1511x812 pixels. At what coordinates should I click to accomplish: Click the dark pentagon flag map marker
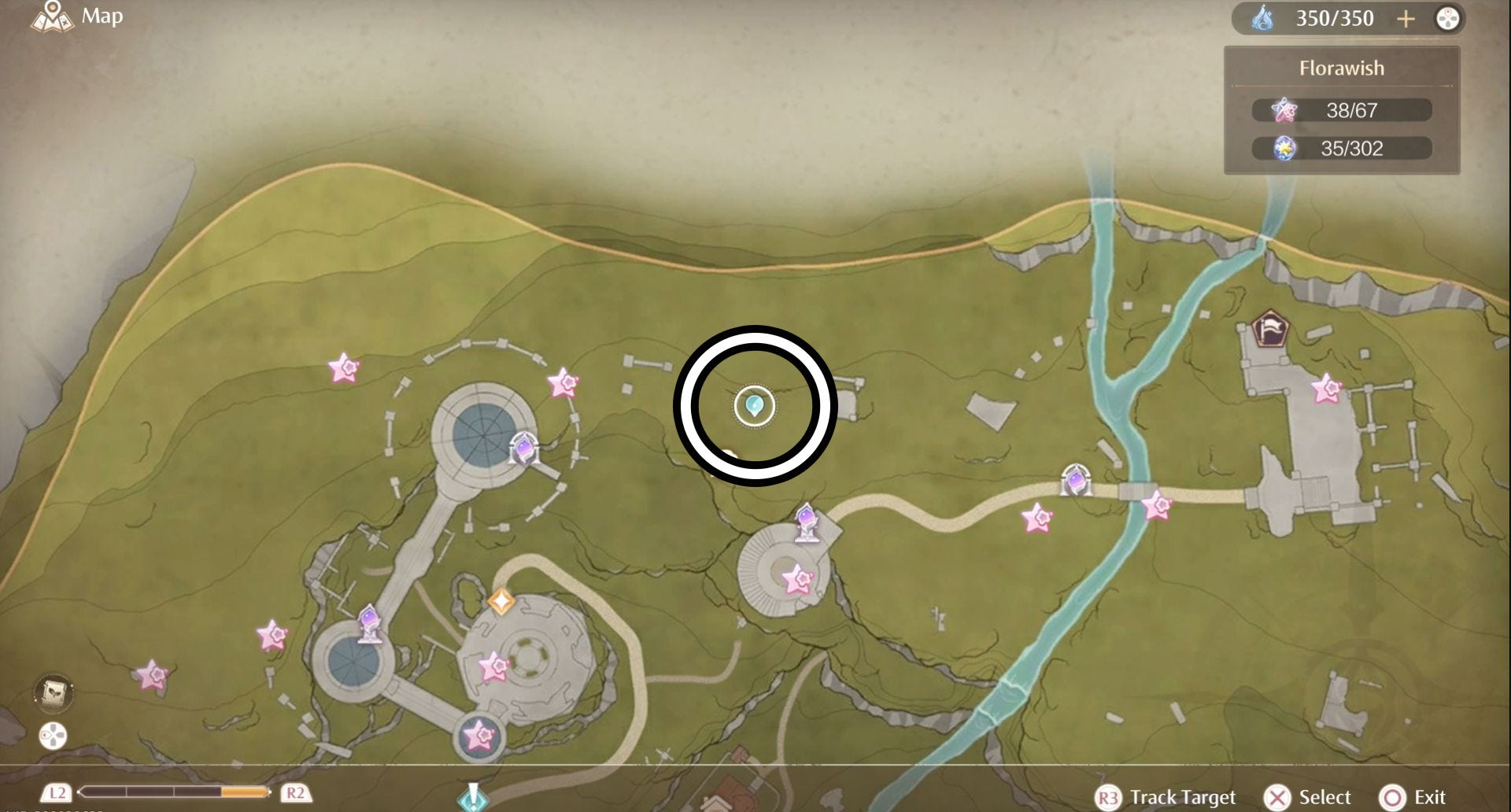point(1269,329)
